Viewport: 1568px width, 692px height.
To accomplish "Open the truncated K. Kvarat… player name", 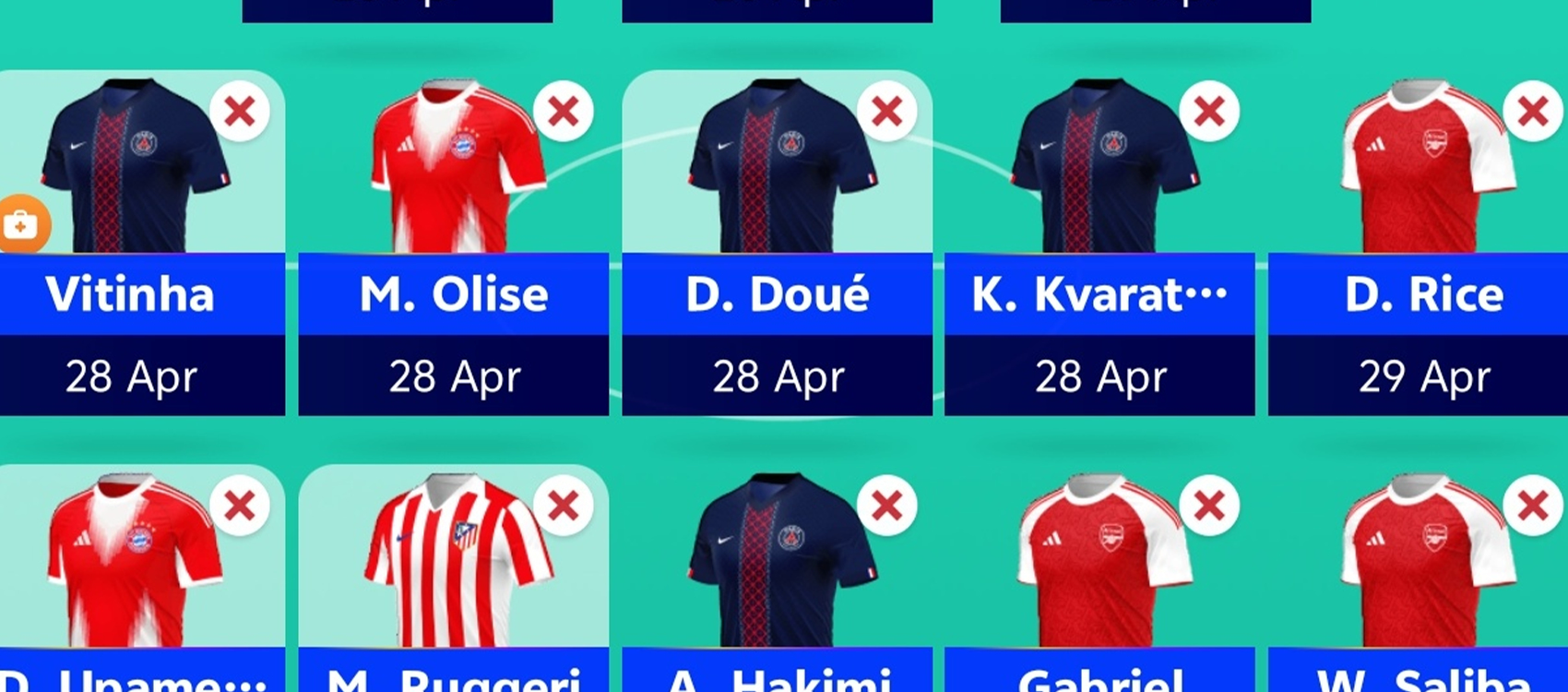I will point(1098,295).
